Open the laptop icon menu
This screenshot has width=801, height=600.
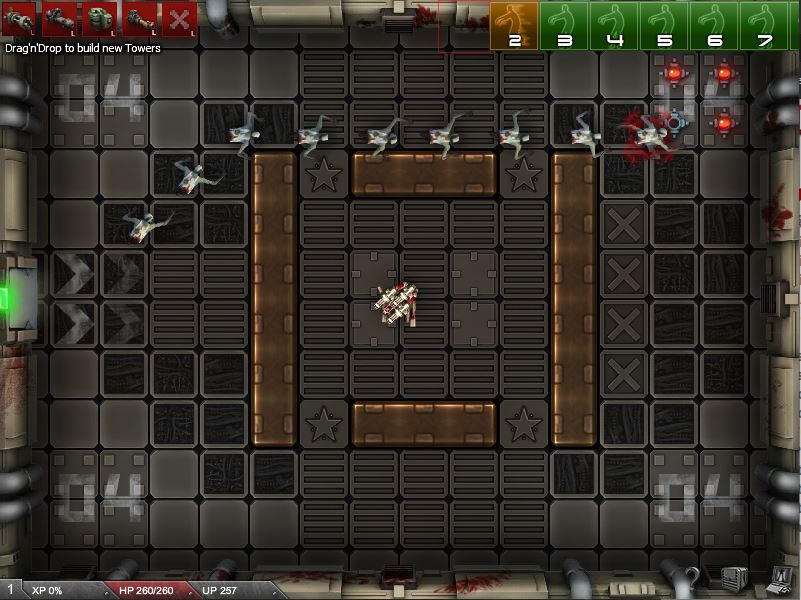(x=779, y=578)
